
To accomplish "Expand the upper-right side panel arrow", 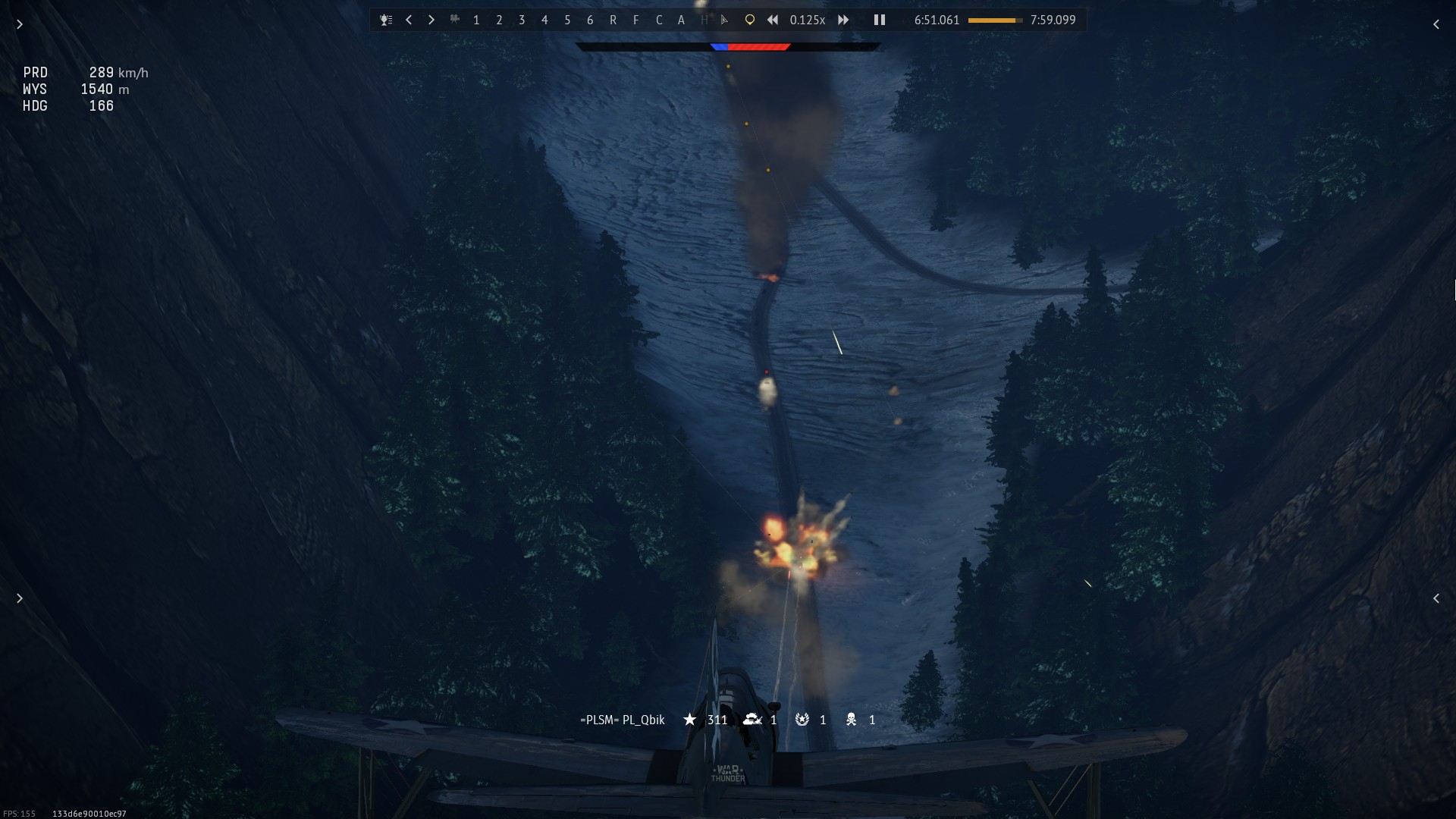I will coord(1436,24).
